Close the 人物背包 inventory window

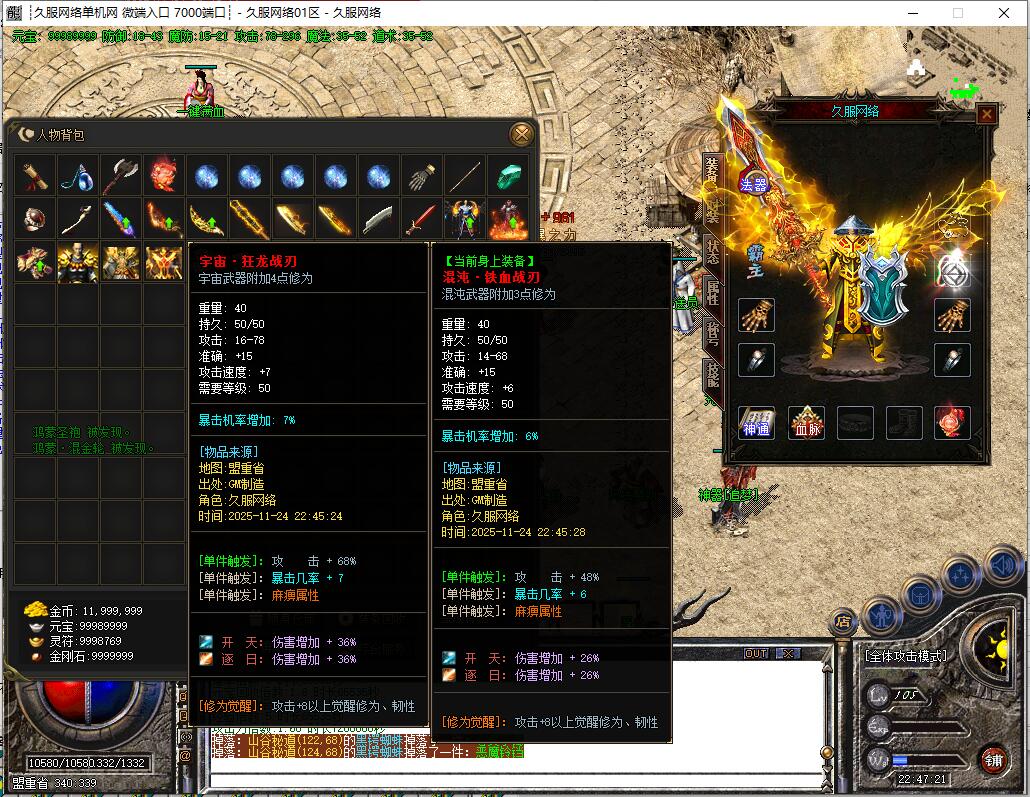click(x=521, y=134)
